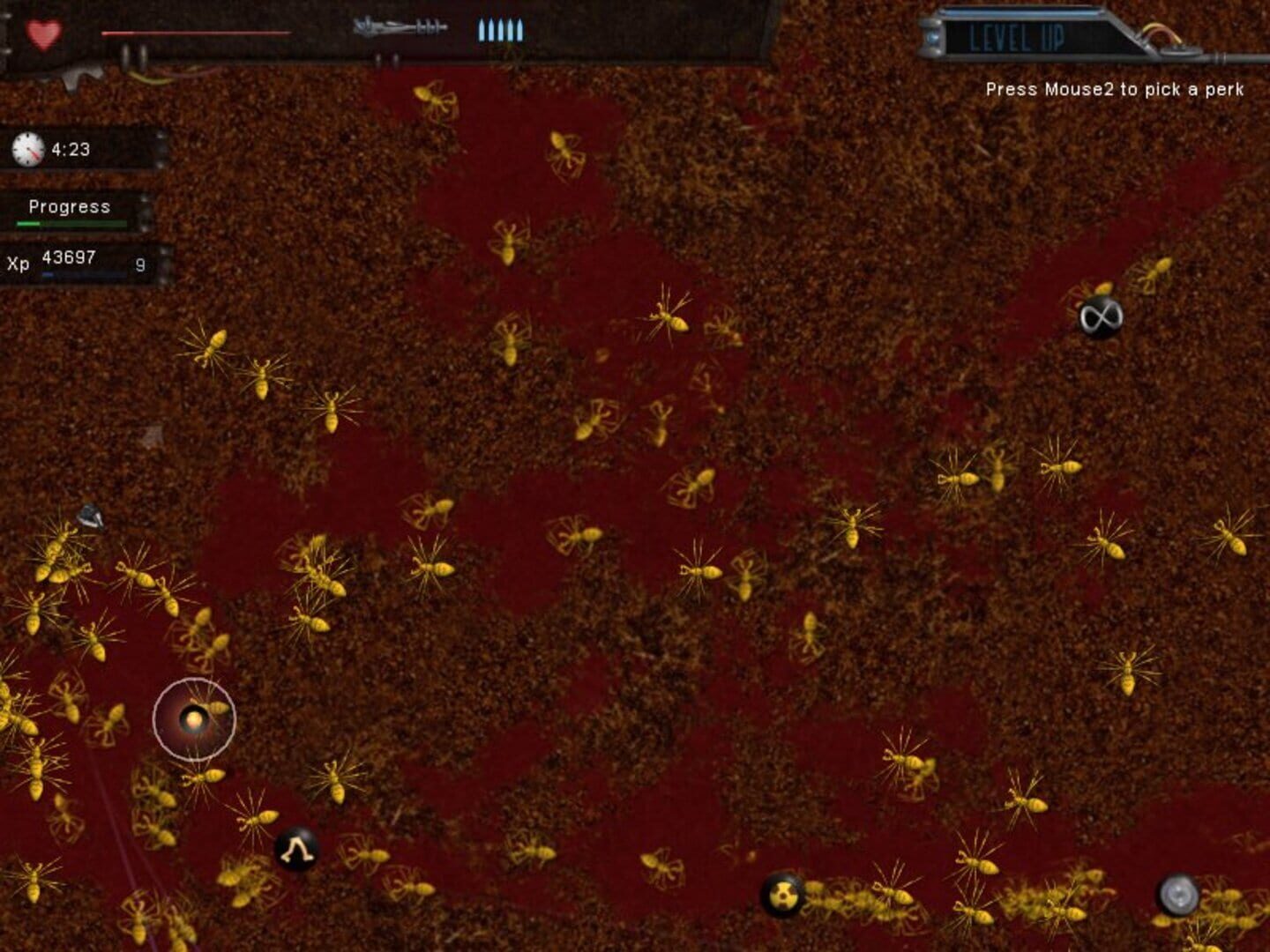The height and width of the screenshot is (952, 1270).
Task: Select the rifle weapon icon in the HUD
Action: 396,28
